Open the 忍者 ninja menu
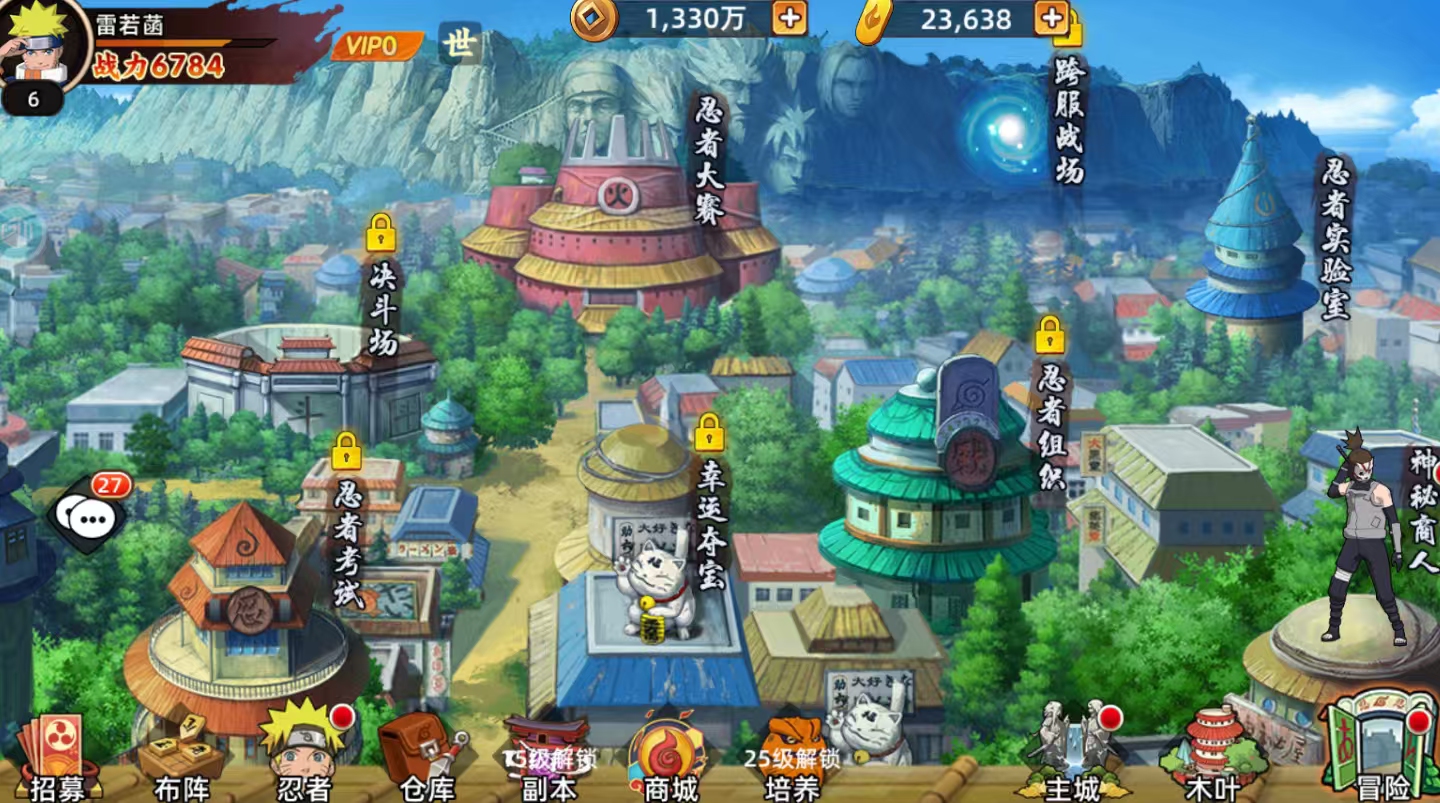The image size is (1440, 803). tap(303, 752)
